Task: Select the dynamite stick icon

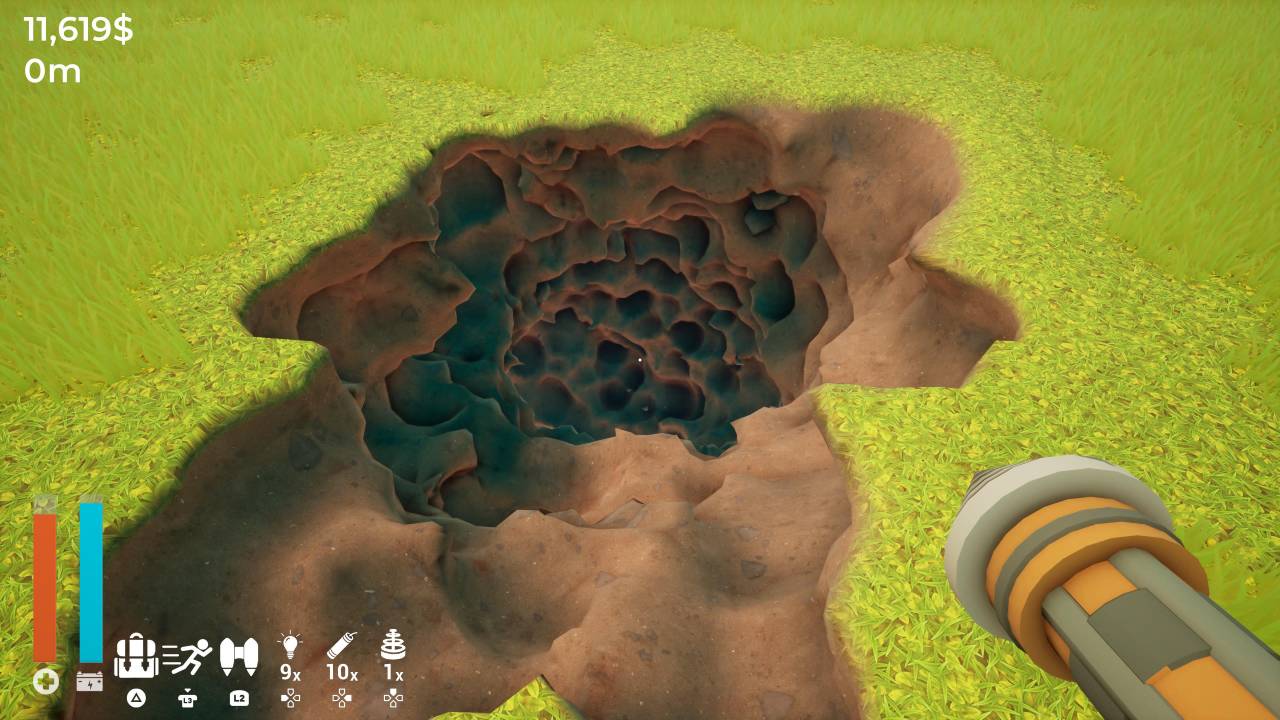Action: click(x=342, y=645)
